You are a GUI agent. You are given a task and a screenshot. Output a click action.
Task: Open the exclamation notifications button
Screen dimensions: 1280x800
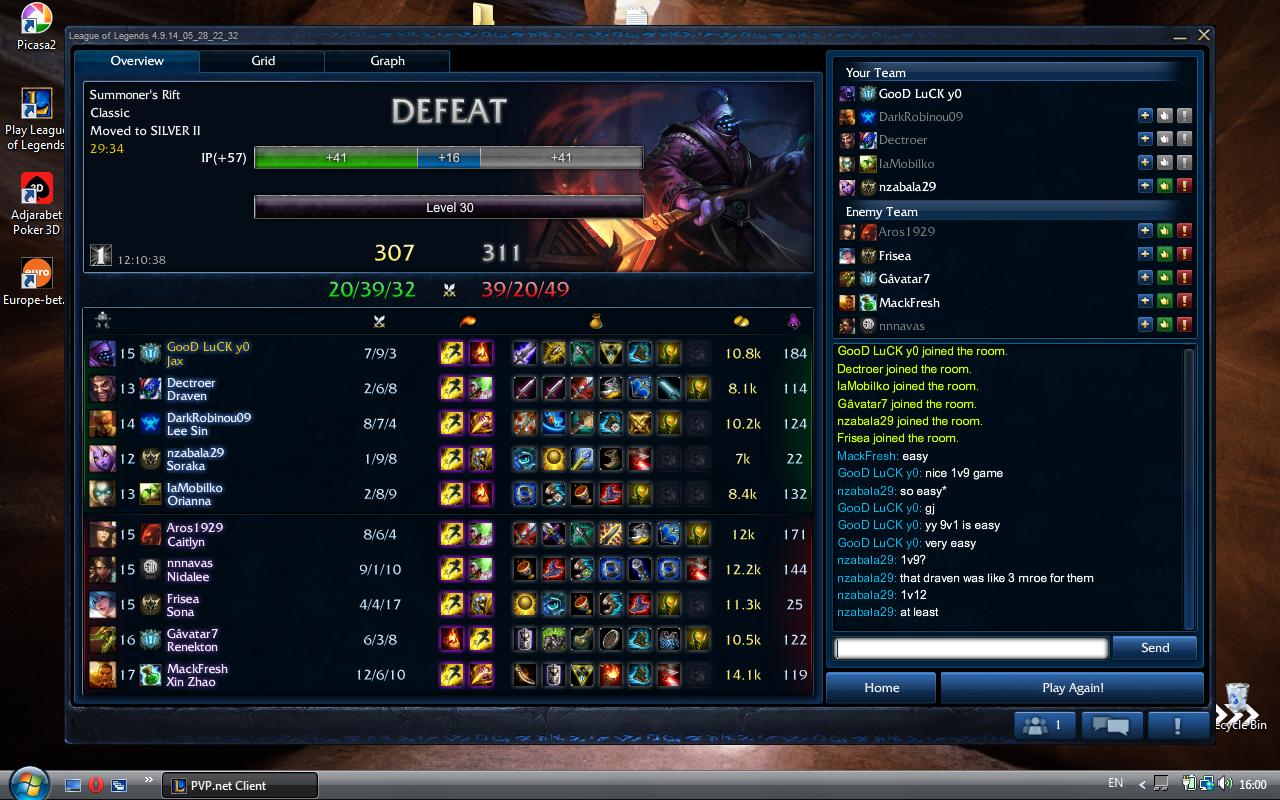[1177, 726]
